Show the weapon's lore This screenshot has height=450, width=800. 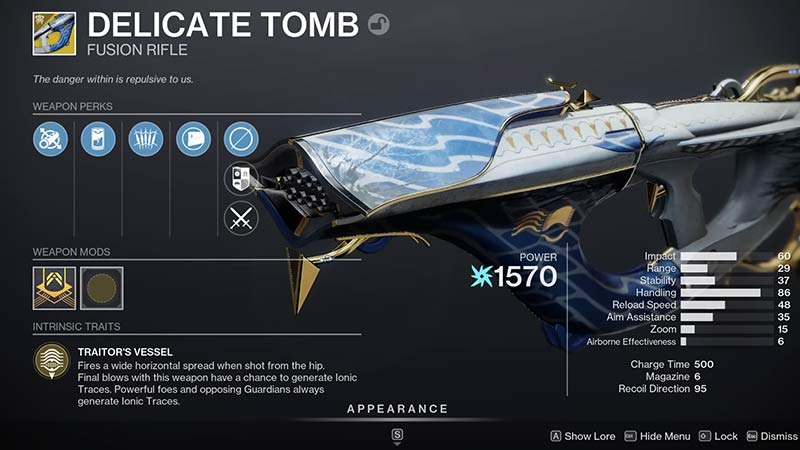[582, 436]
